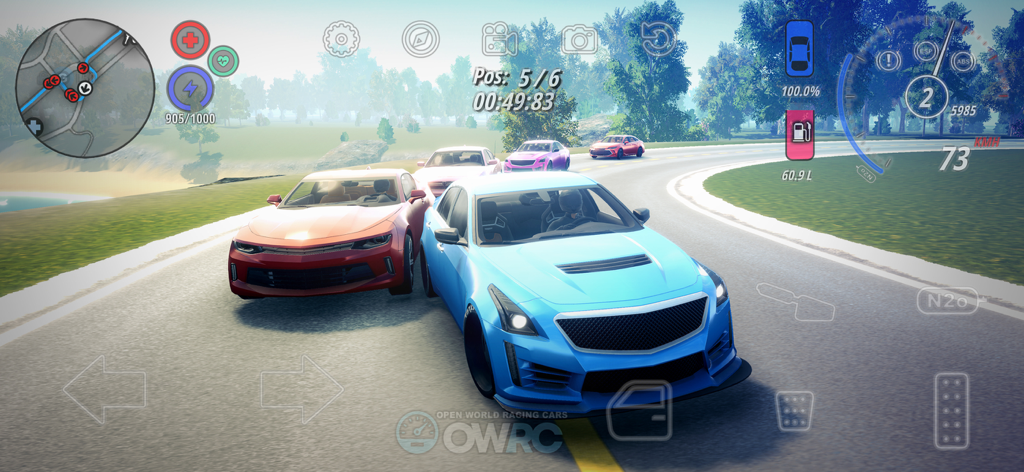Tap the car door button
Viewport: 1024px width, 472px height.
click(640, 410)
